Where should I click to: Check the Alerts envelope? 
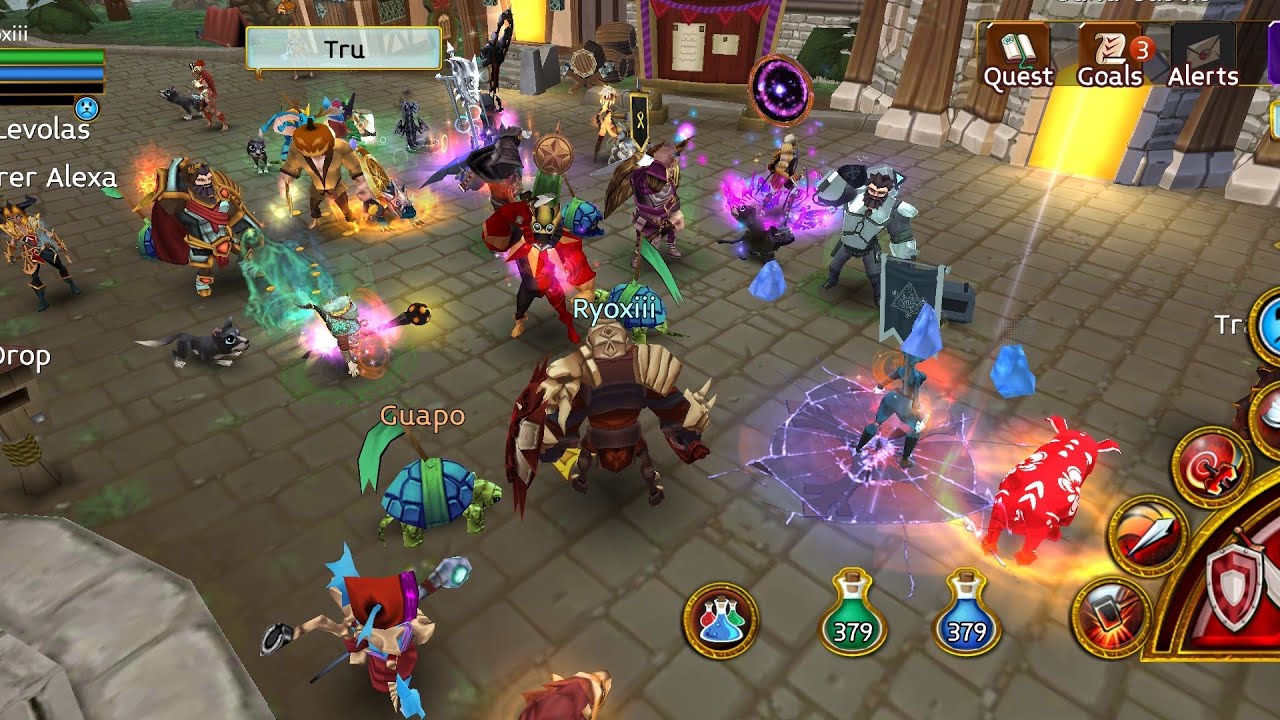[x=1203, y=56]
